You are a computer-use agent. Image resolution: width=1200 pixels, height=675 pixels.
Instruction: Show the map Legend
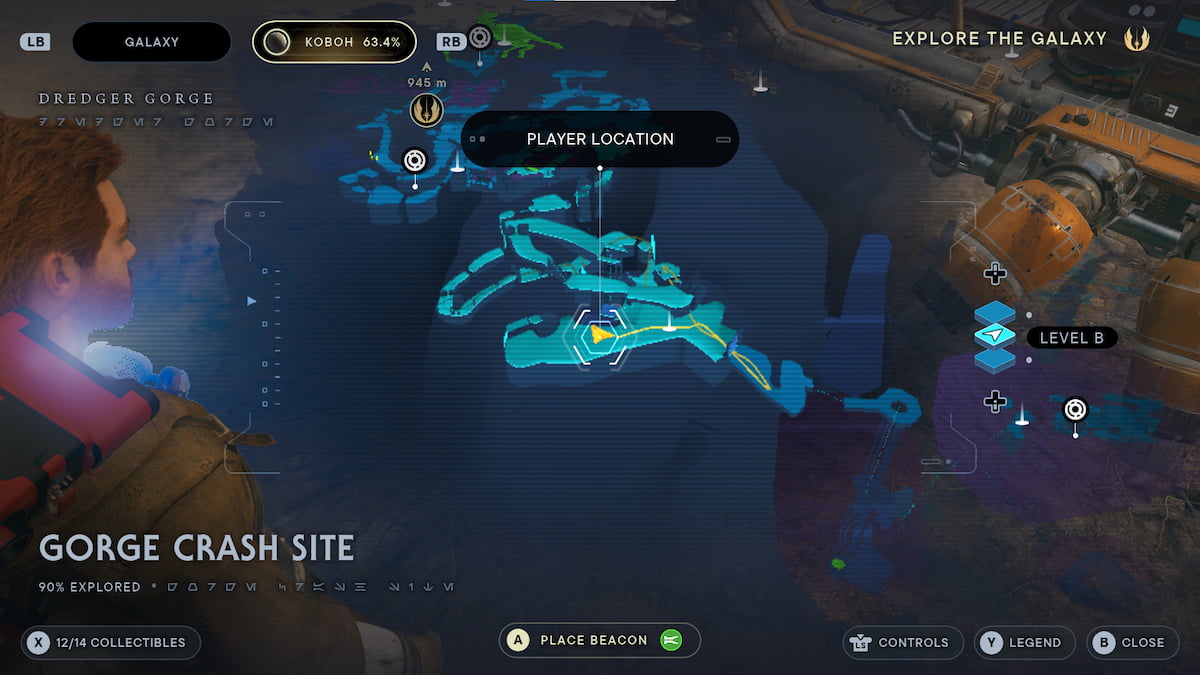point(1024,642)
